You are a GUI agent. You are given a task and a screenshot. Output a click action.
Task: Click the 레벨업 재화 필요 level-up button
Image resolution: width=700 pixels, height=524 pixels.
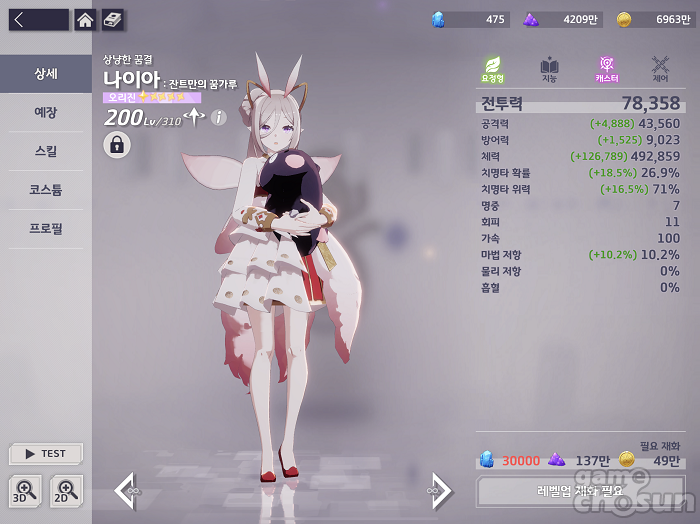pos(579,491)
